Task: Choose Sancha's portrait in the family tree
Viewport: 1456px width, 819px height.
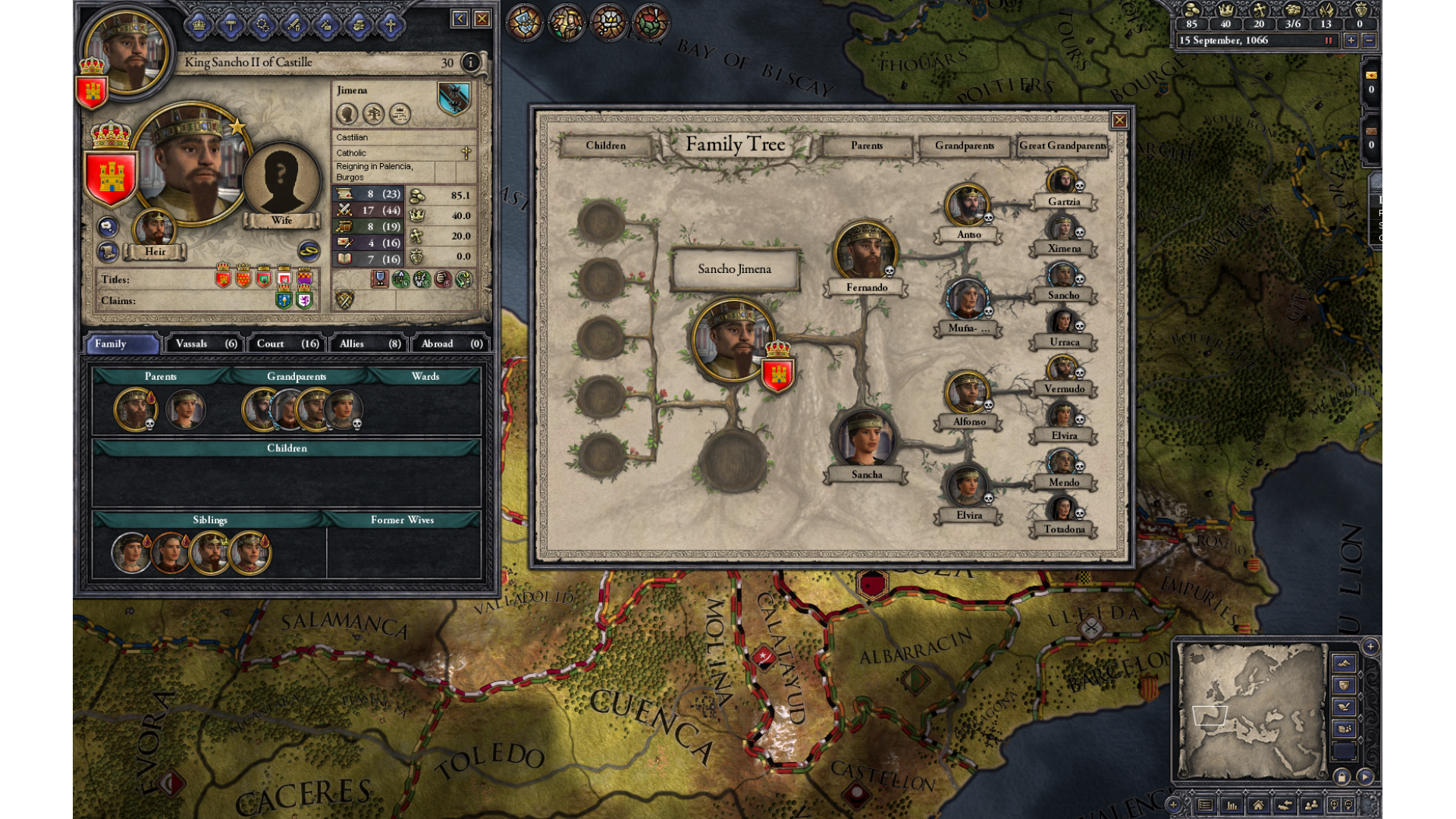Action: [x=865, y=438]
